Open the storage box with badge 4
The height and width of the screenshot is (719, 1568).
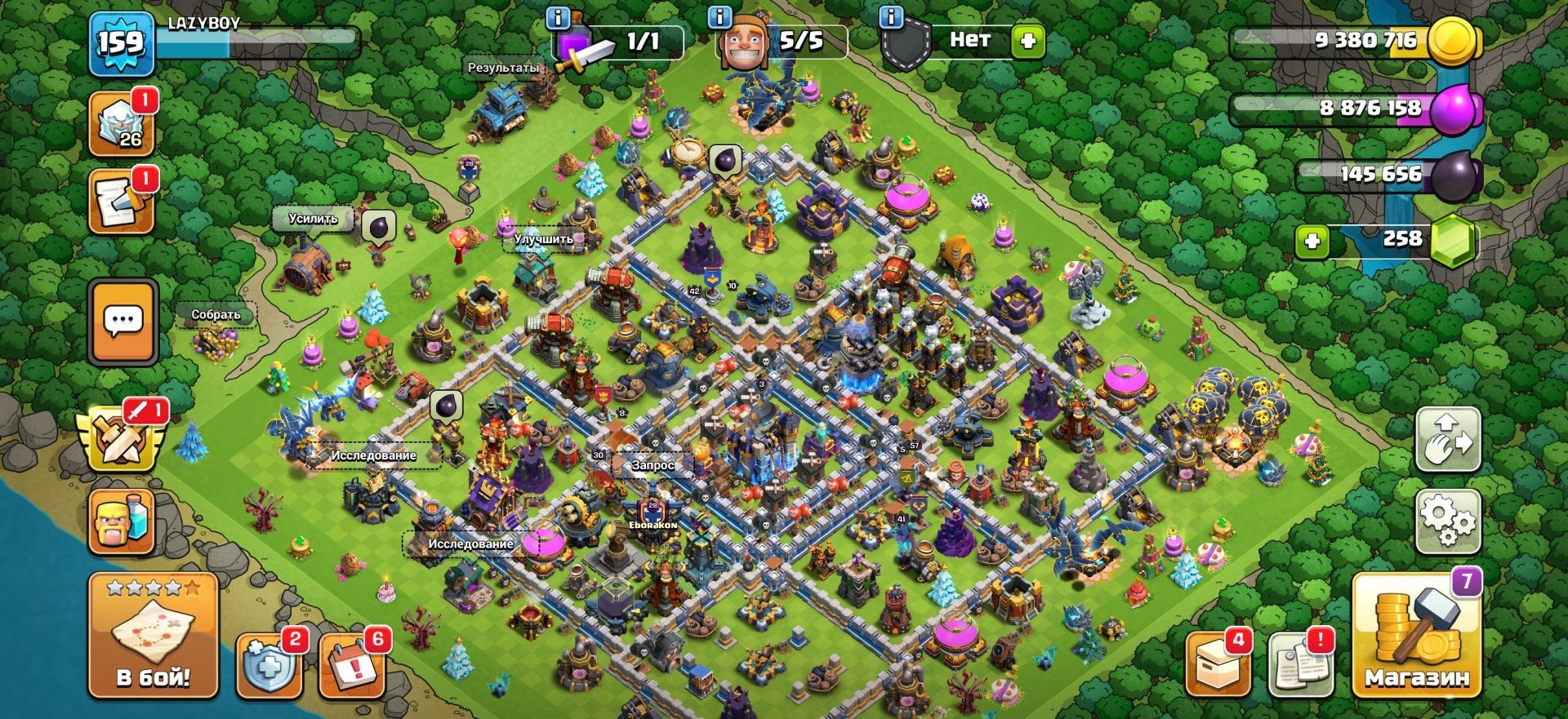[1217, 665]
